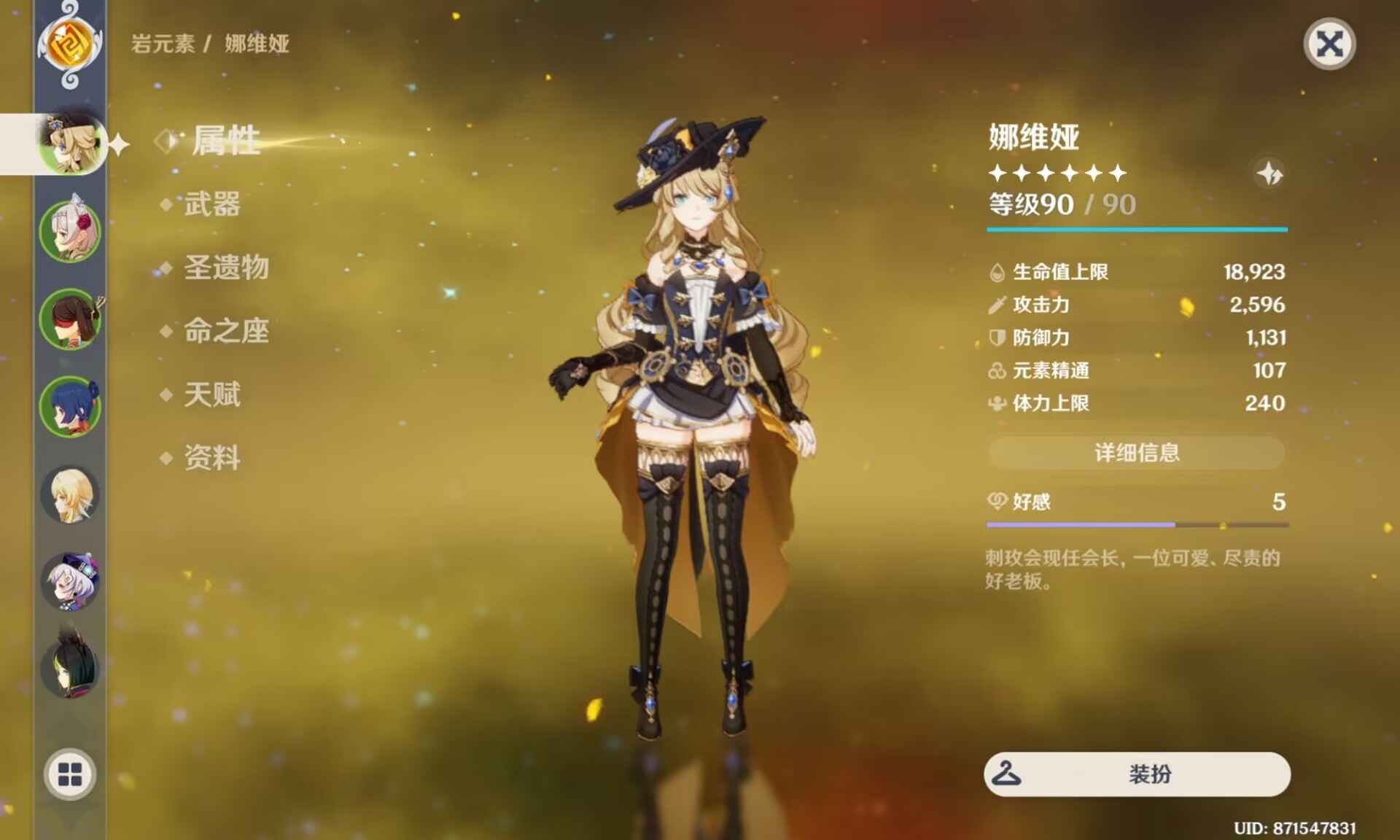
Task: Select the short blonde-haired character portrait
Action: (x=70, y=494)
